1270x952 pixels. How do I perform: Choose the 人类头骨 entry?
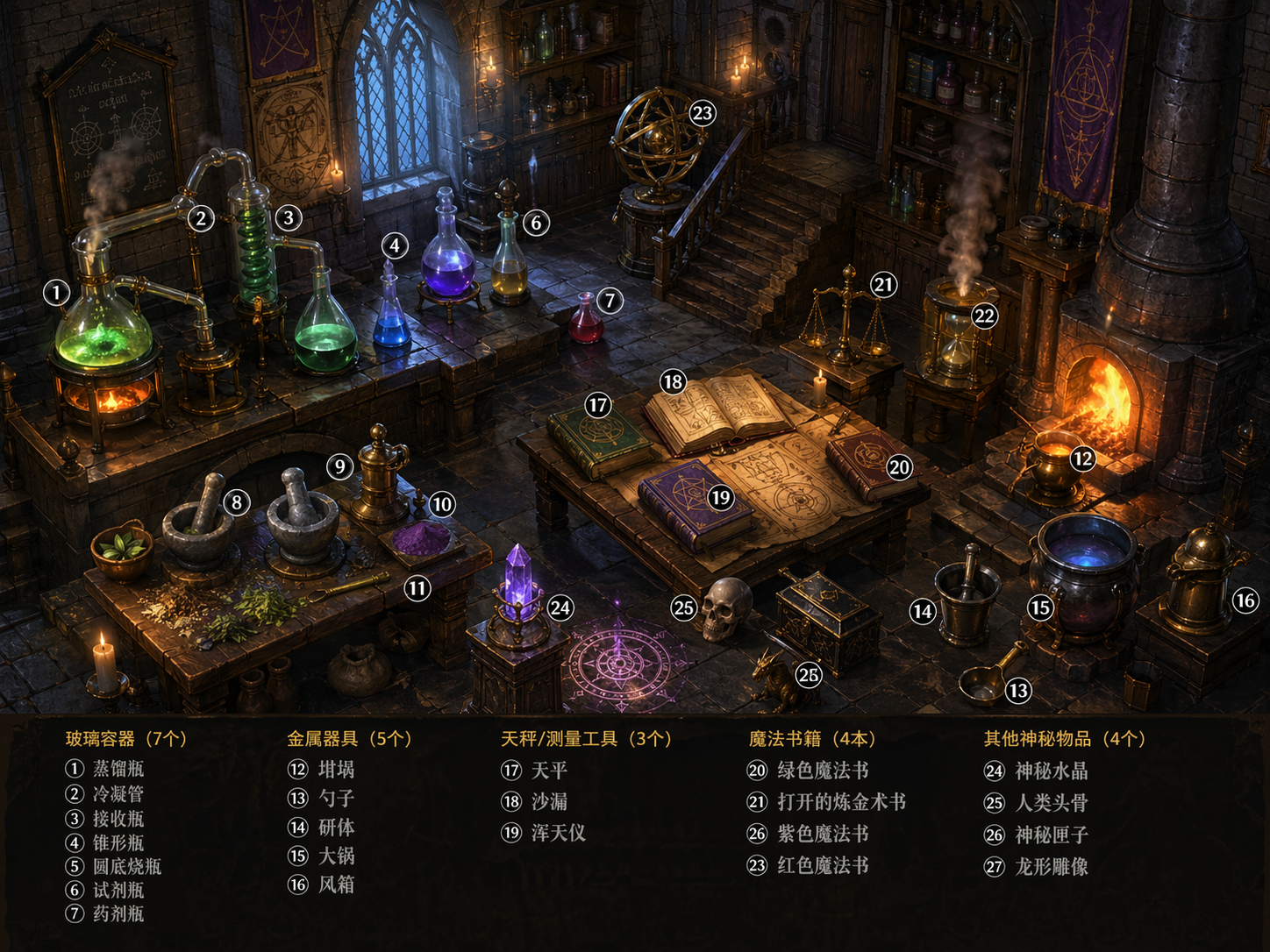1052,803
